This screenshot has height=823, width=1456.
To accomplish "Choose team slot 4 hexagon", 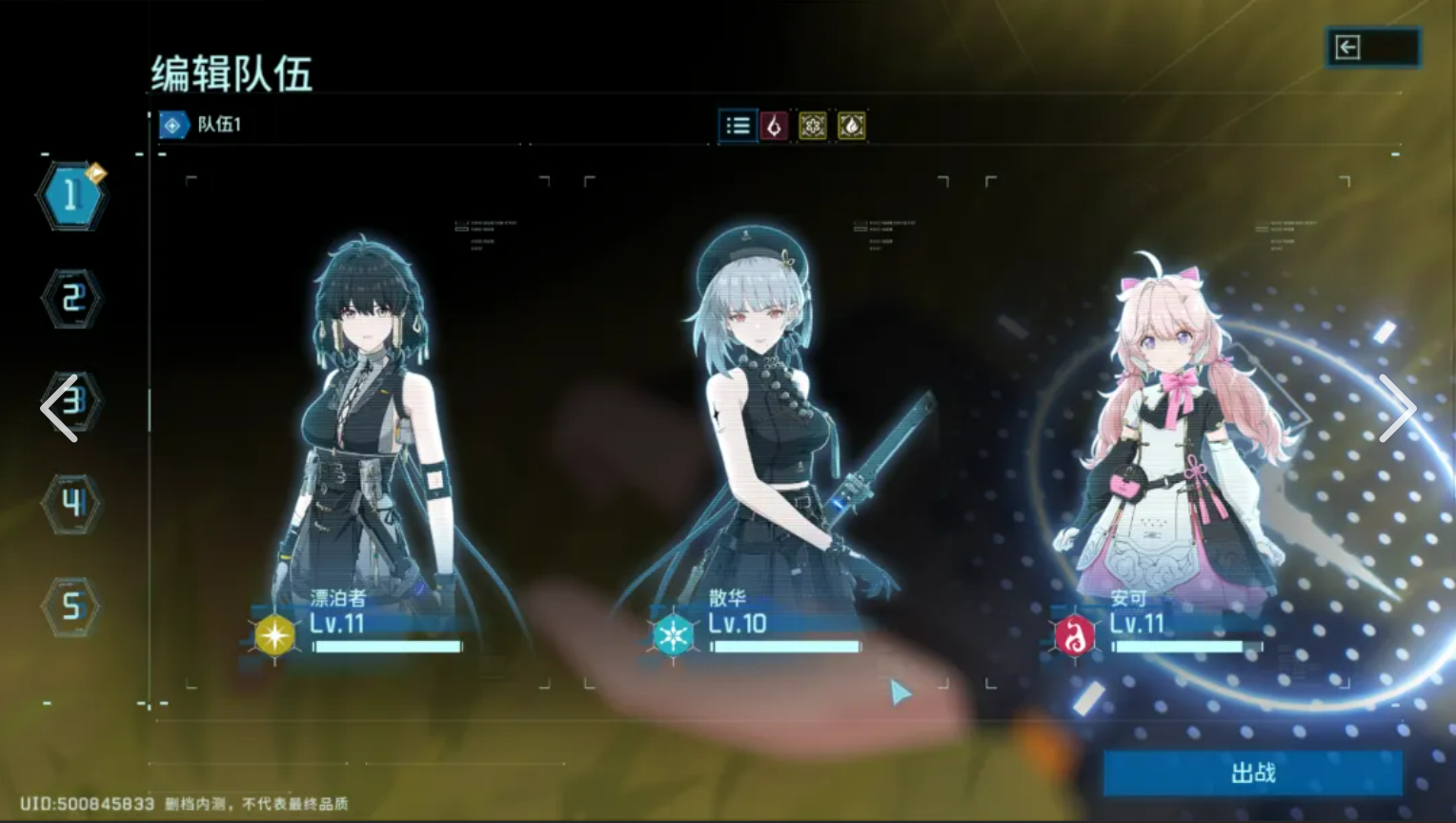I will (71, 503).
